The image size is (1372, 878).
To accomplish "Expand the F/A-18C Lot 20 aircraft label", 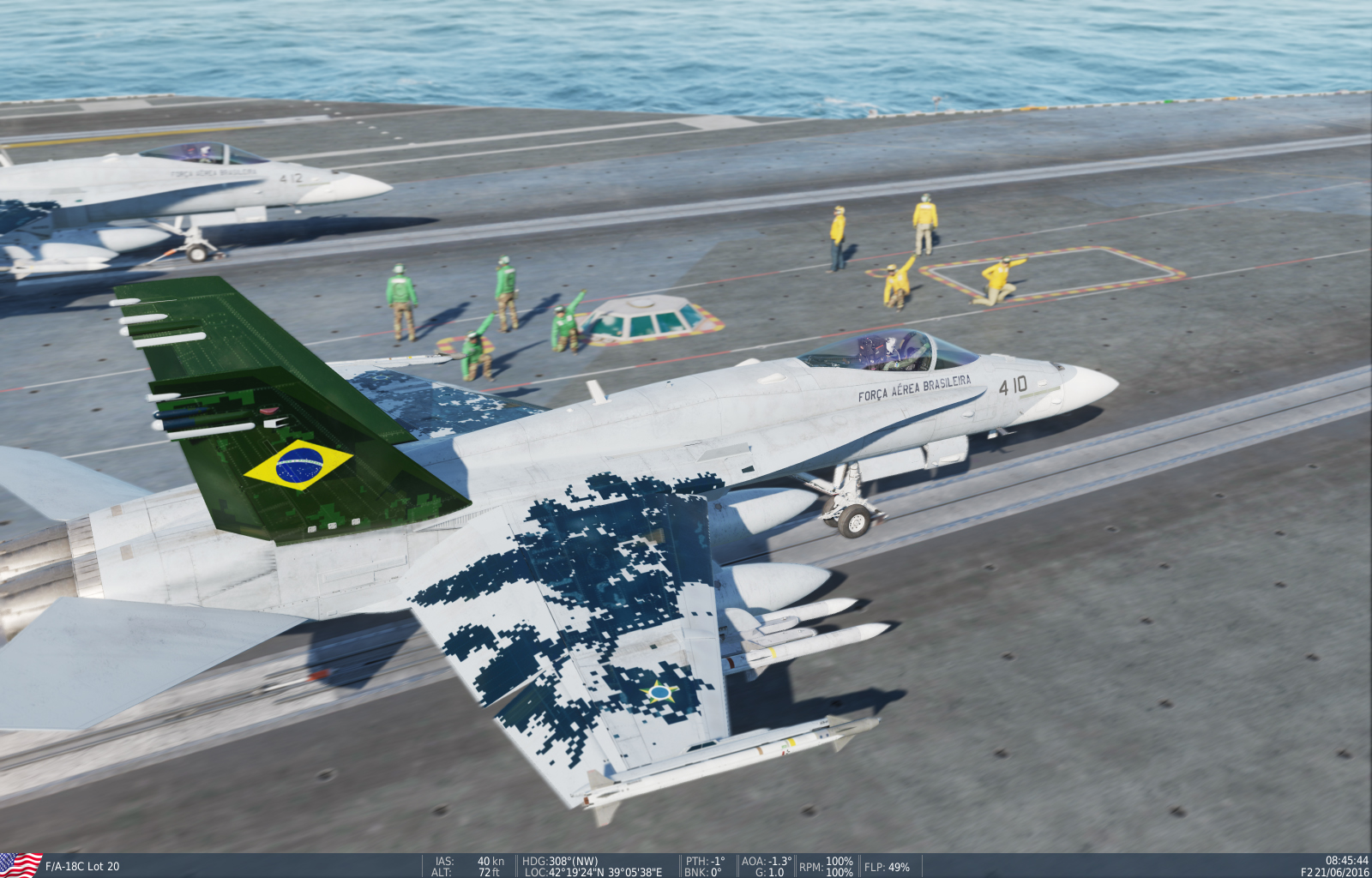I will point(81,865).
